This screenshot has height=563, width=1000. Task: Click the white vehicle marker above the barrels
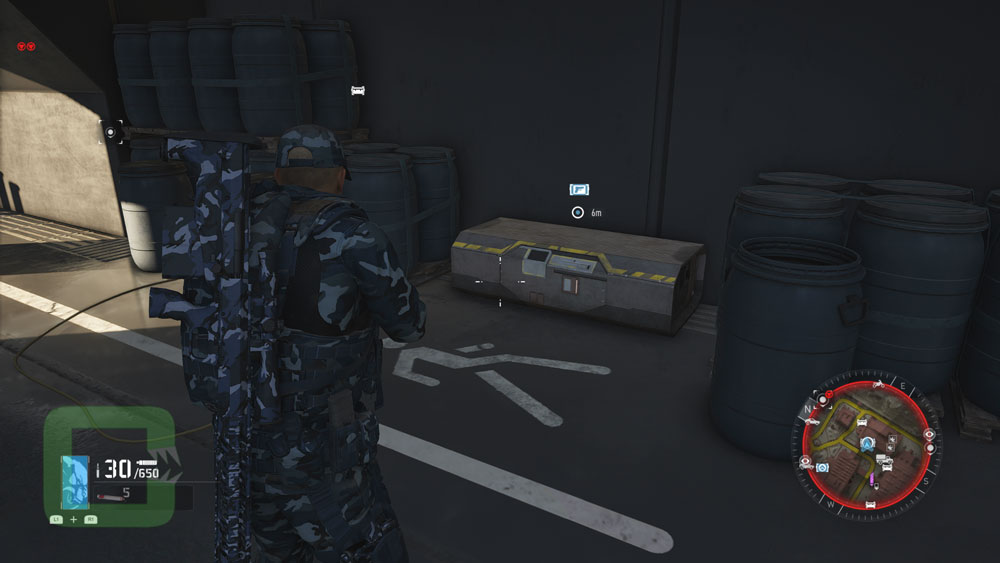pyautogui.click(x=357, y=91)
